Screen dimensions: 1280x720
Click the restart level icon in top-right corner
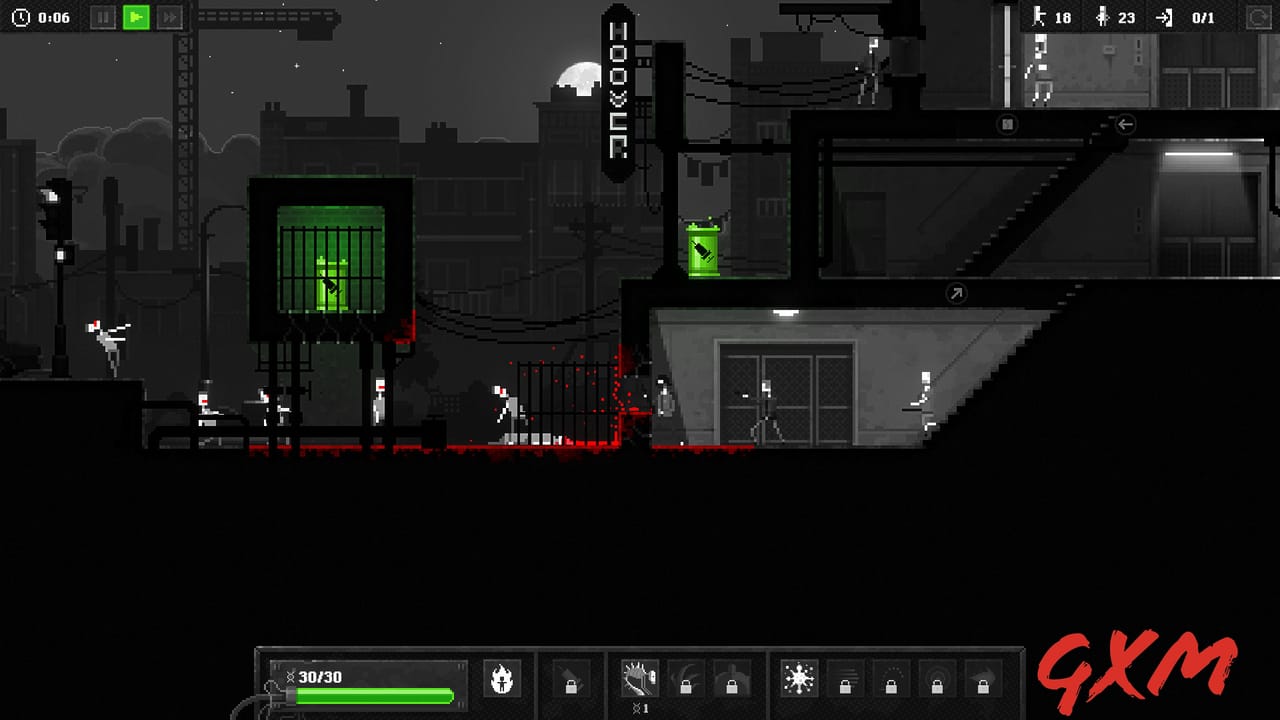[x=1258, y=17]
